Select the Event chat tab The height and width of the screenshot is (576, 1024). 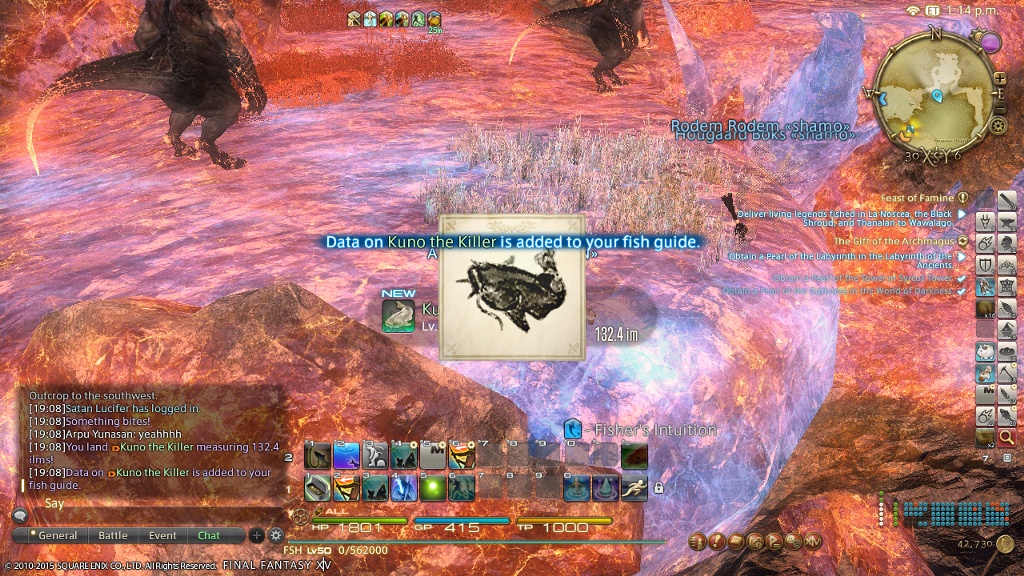coord(163,536)
